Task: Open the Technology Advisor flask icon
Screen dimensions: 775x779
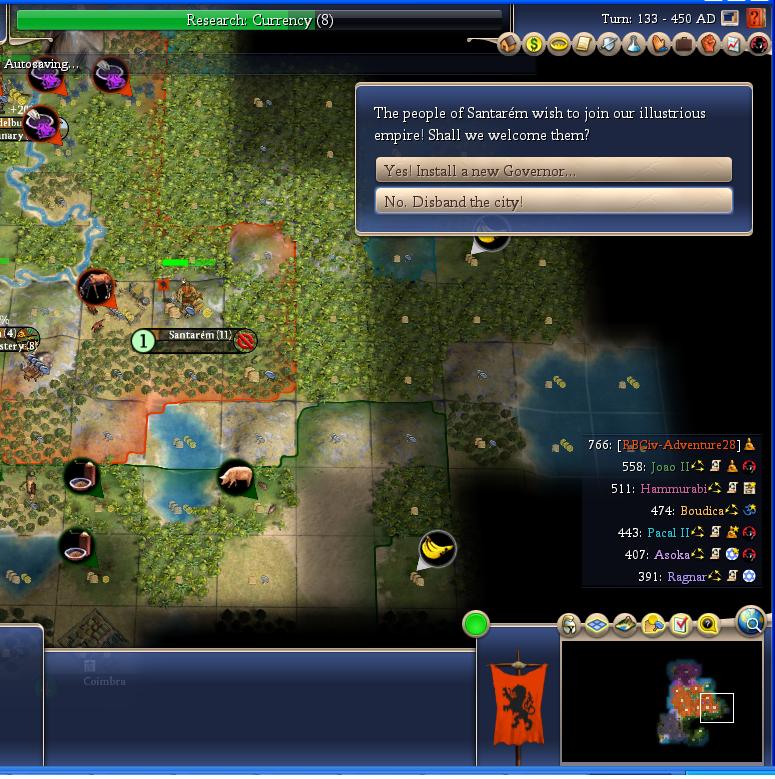Action: click(634, 44)
